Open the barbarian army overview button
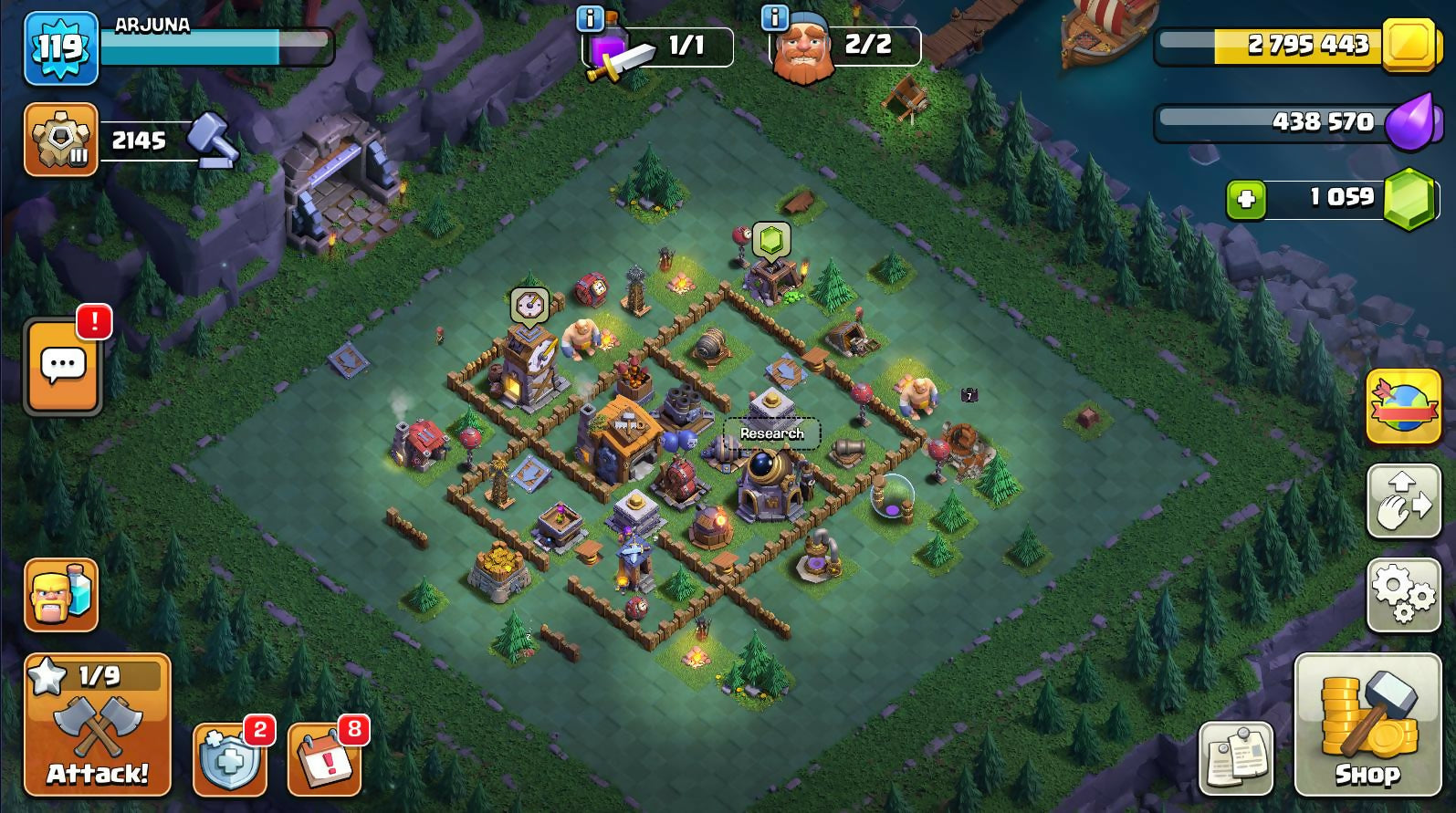1456x813 pixels. 60,594
